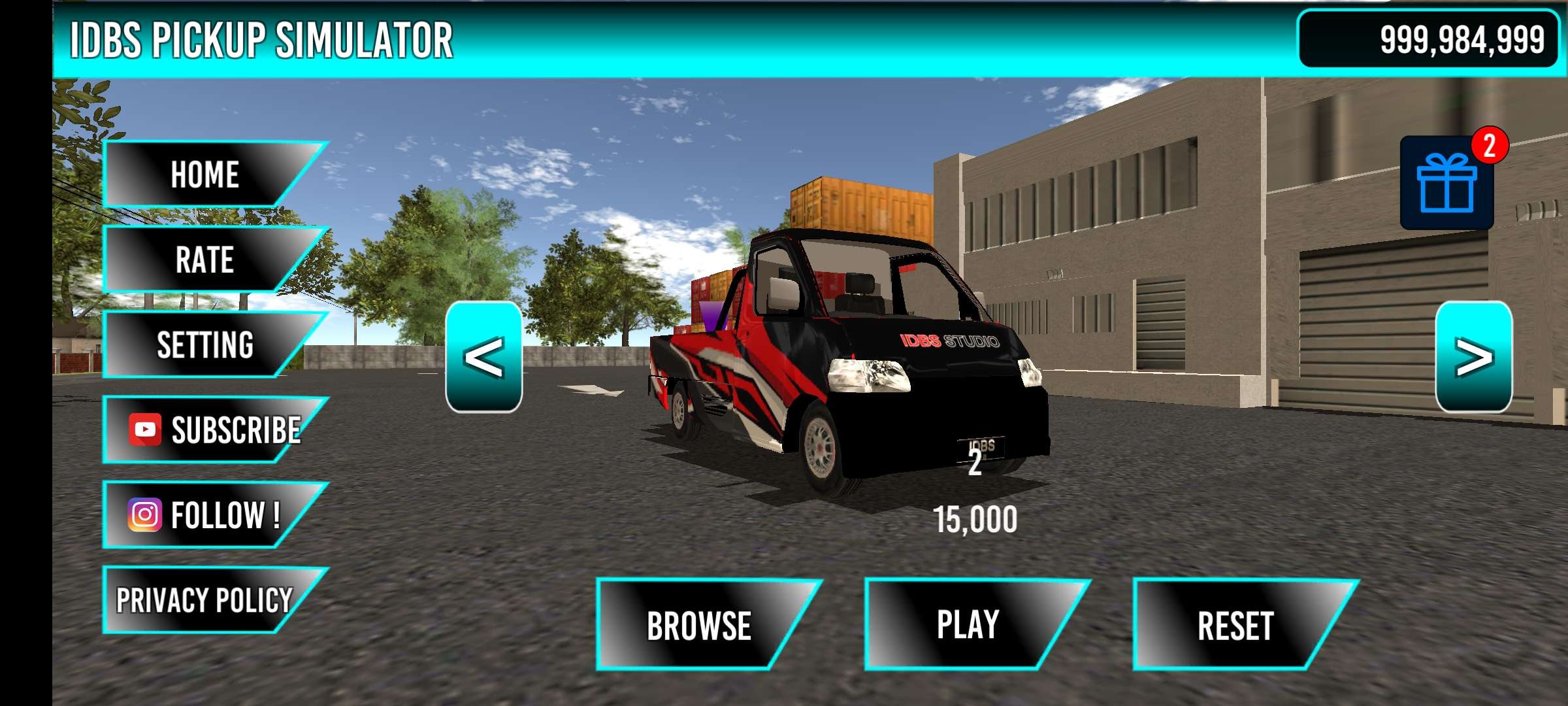The width and height of the screenshot is (1568, 706).
Task: Open the SETTING menu
Action: click(x=204, y=345)
